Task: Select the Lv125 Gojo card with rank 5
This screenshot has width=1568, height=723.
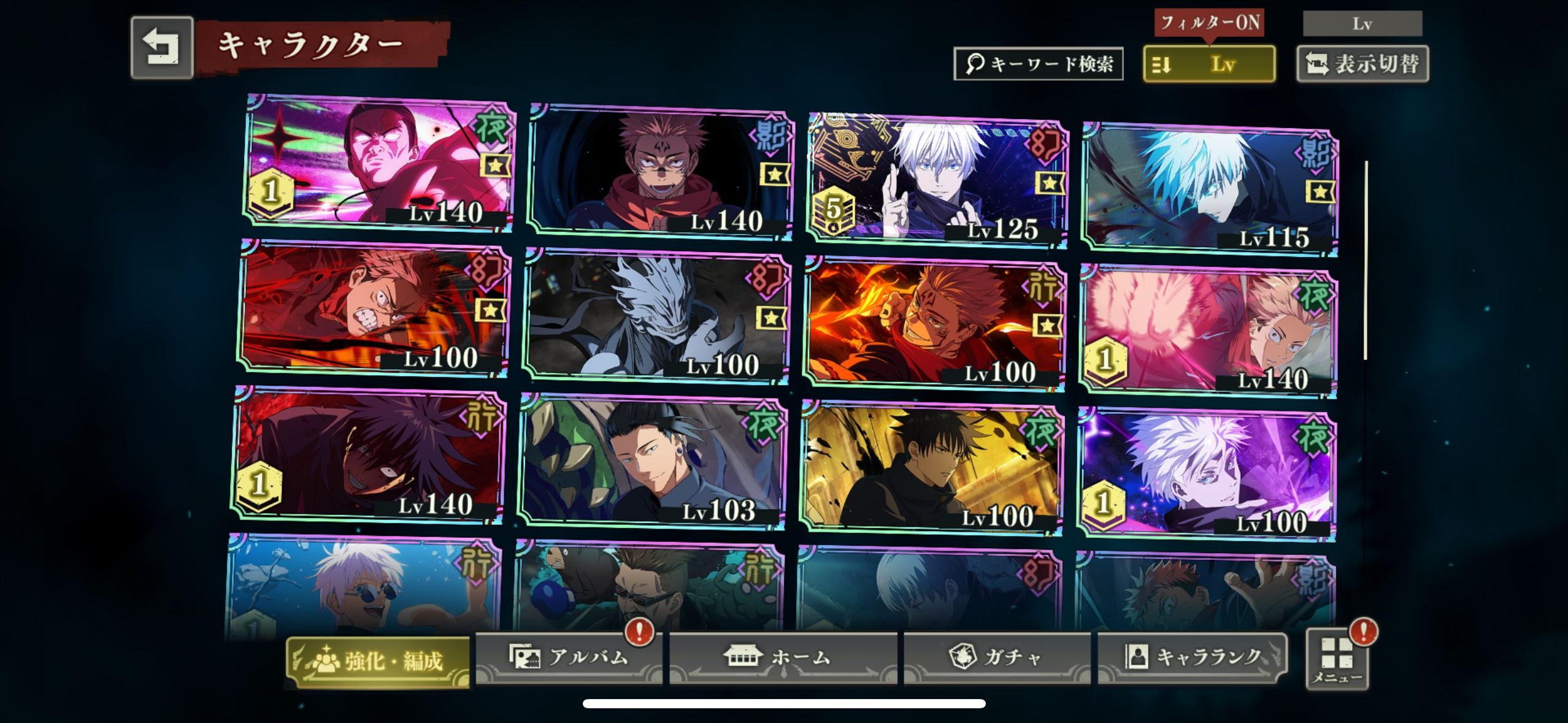Action: pos(937,179)
